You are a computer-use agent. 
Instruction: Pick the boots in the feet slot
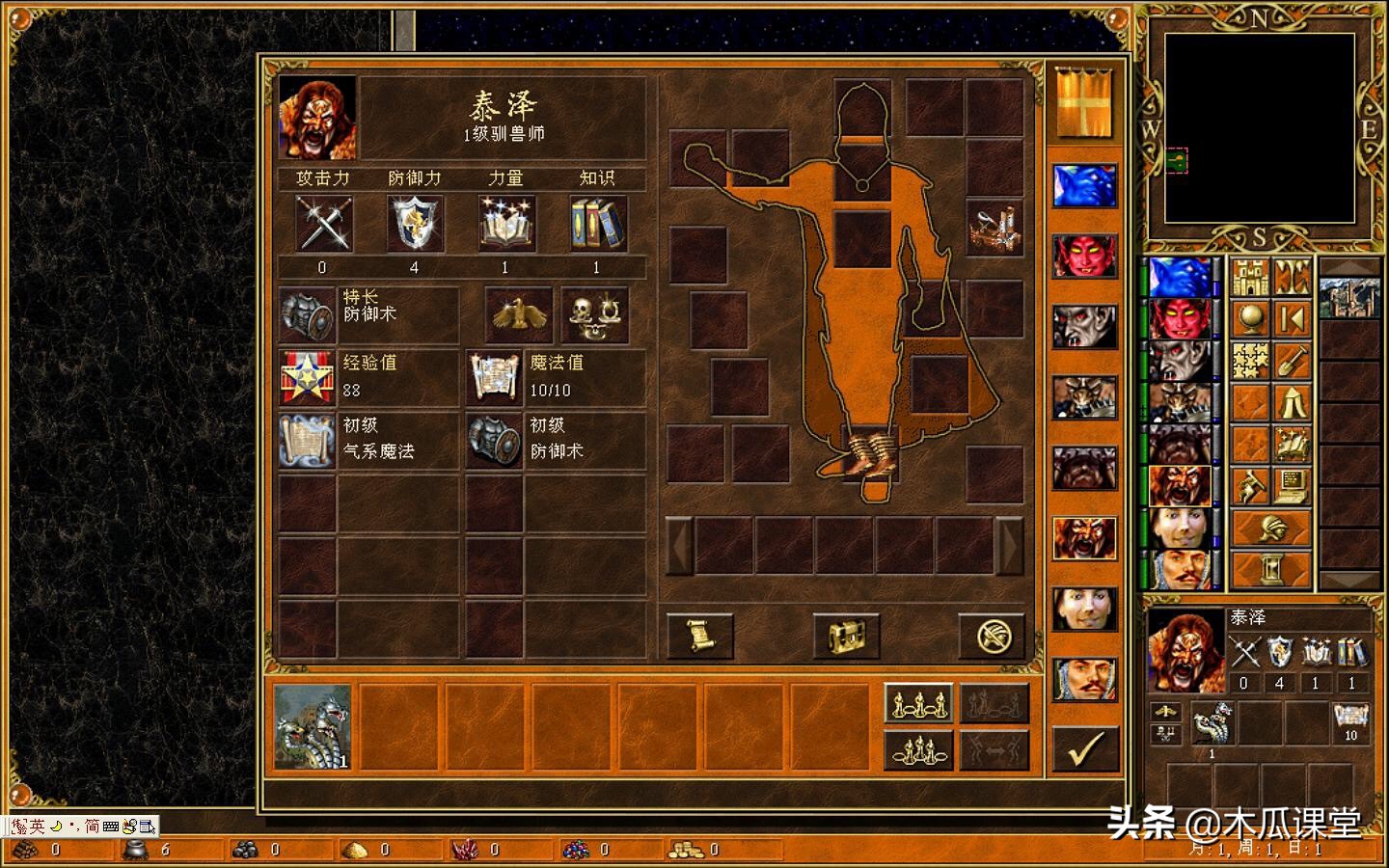click(x=870, y=452)
